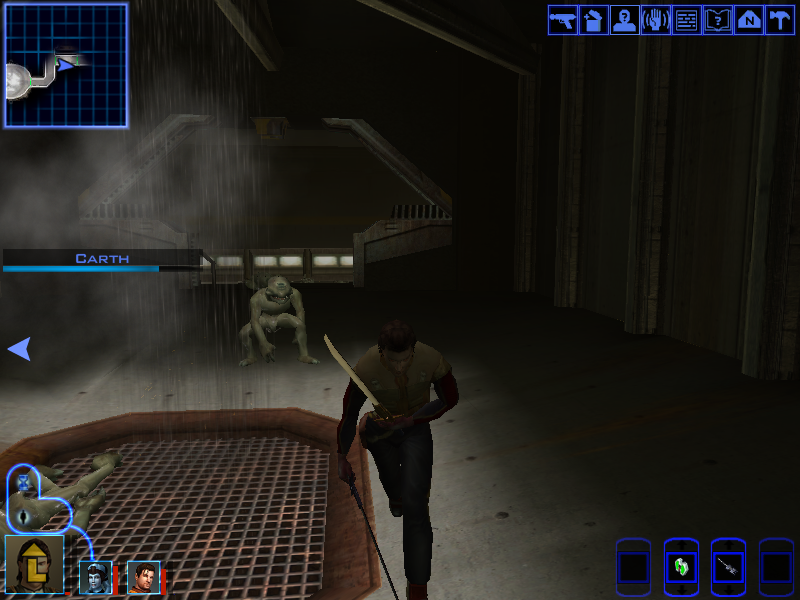This screenshot has width=800, height=600.
Task: Show the character sheet portrait icon
Action: coord(624,20)
